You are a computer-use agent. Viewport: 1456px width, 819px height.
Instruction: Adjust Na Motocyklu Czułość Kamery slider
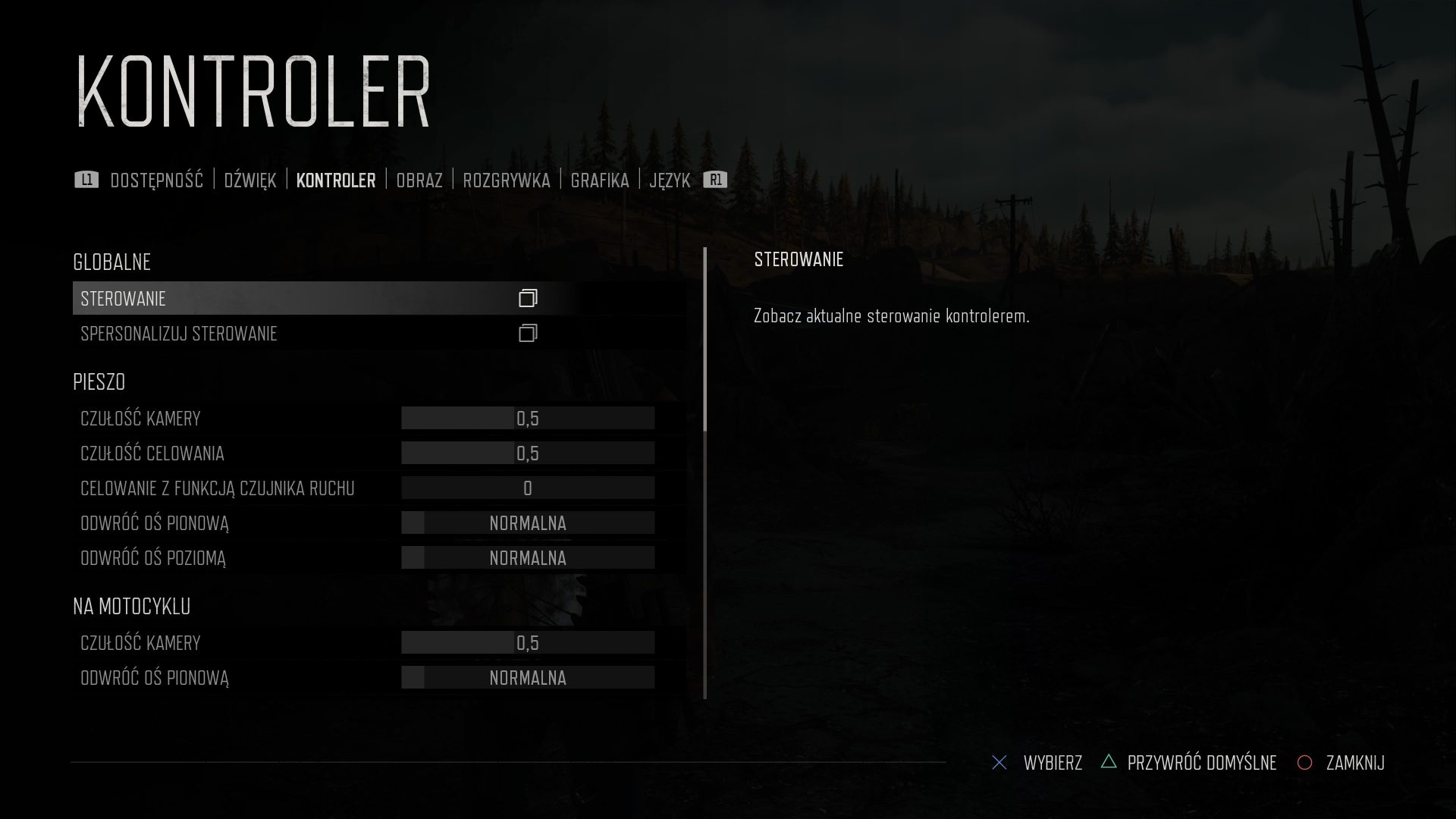pos(527,643)
